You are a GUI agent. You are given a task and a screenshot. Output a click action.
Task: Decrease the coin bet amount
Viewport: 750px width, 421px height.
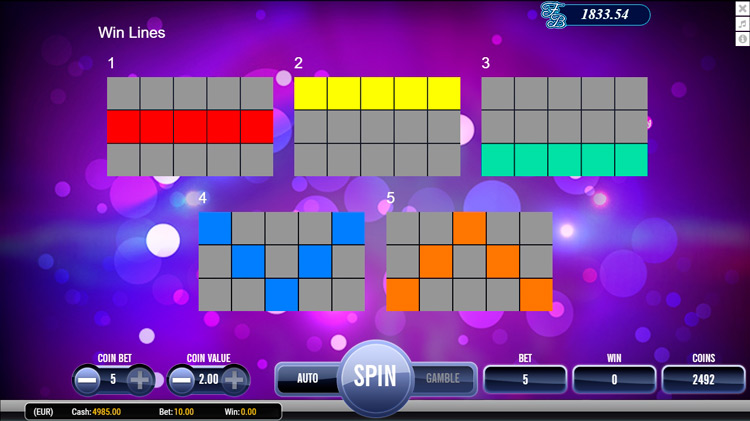[88, 380]
